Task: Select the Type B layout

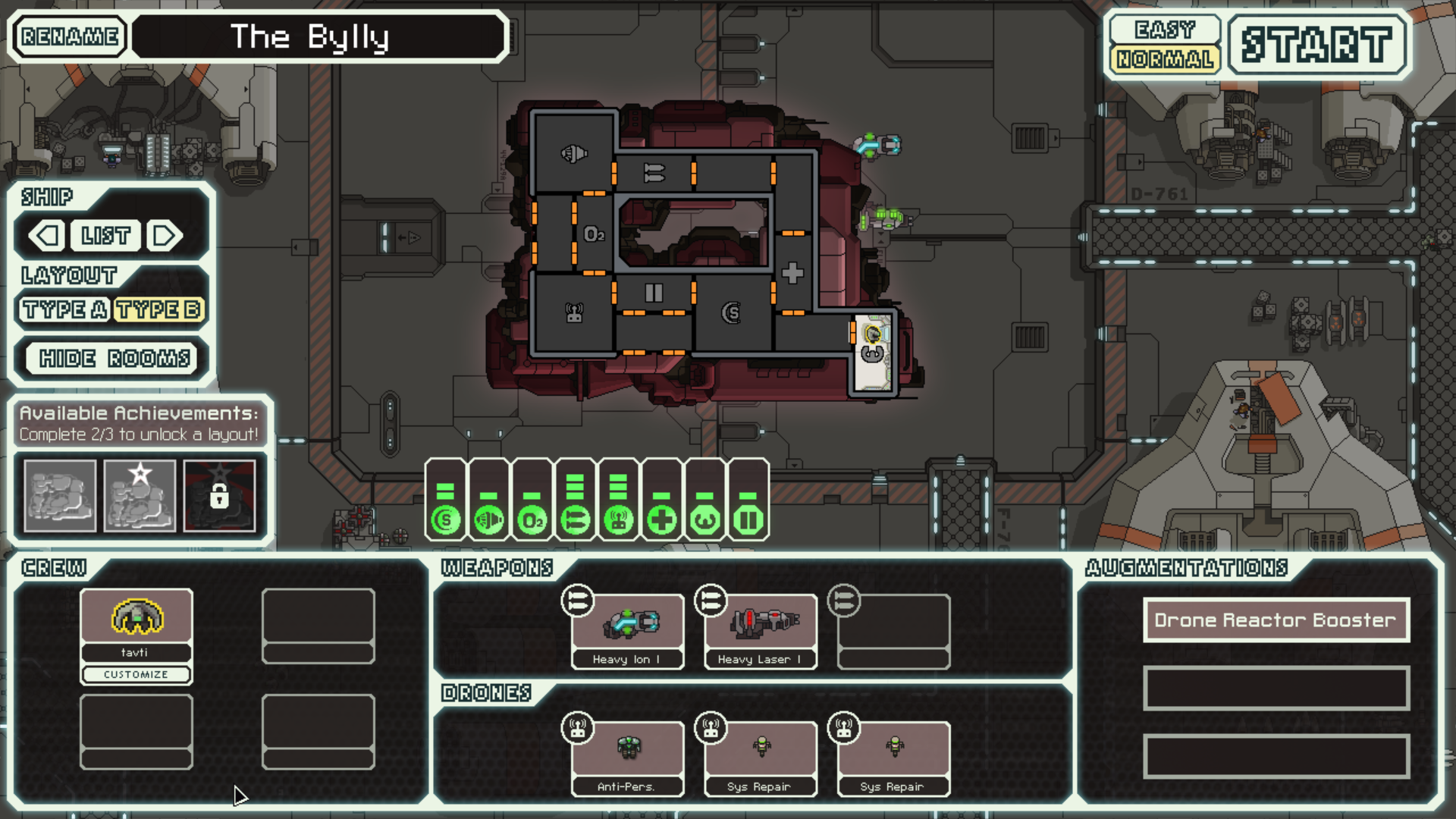Action: pyautogui.click(x=158, y=309)
